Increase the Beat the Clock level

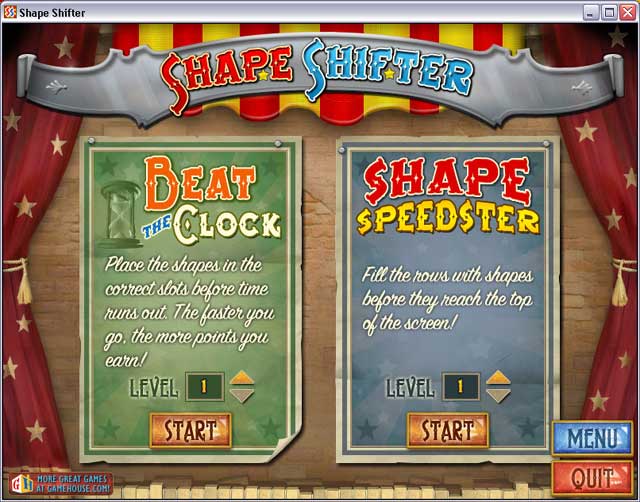coord(241,378)
